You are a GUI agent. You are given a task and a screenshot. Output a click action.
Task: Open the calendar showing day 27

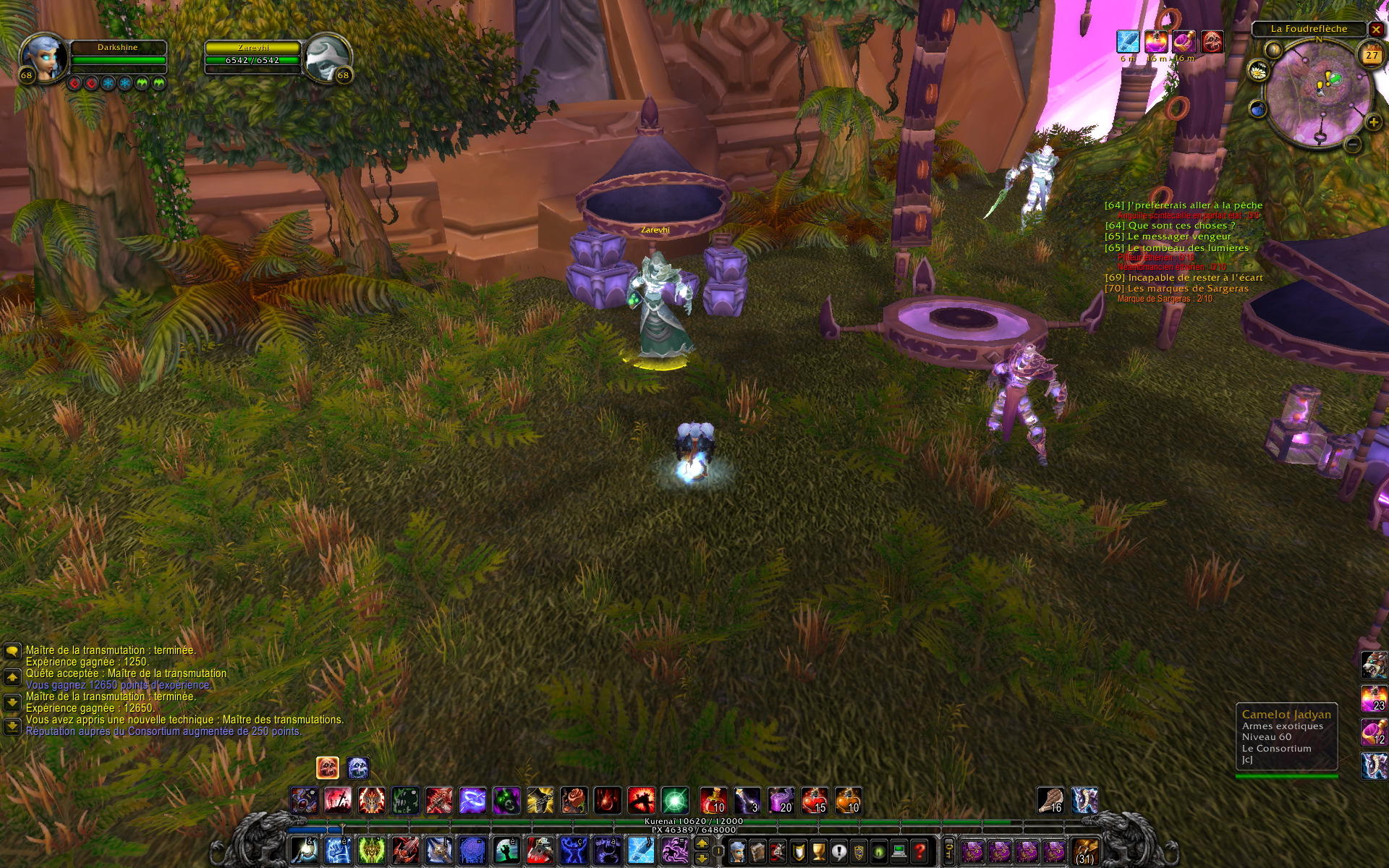(x=1372, y=56)
